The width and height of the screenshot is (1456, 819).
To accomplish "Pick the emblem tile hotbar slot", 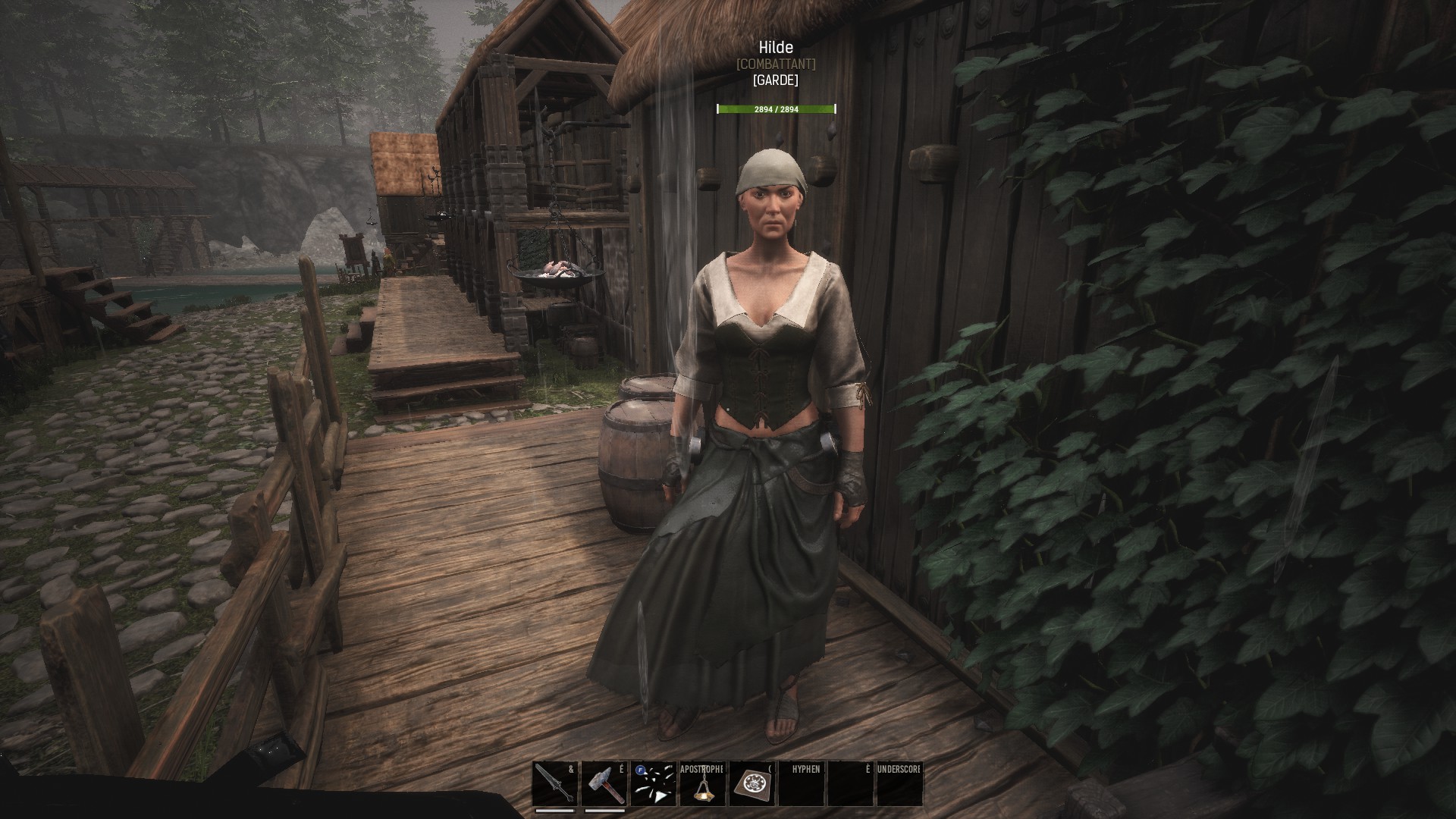I will 752,784.
